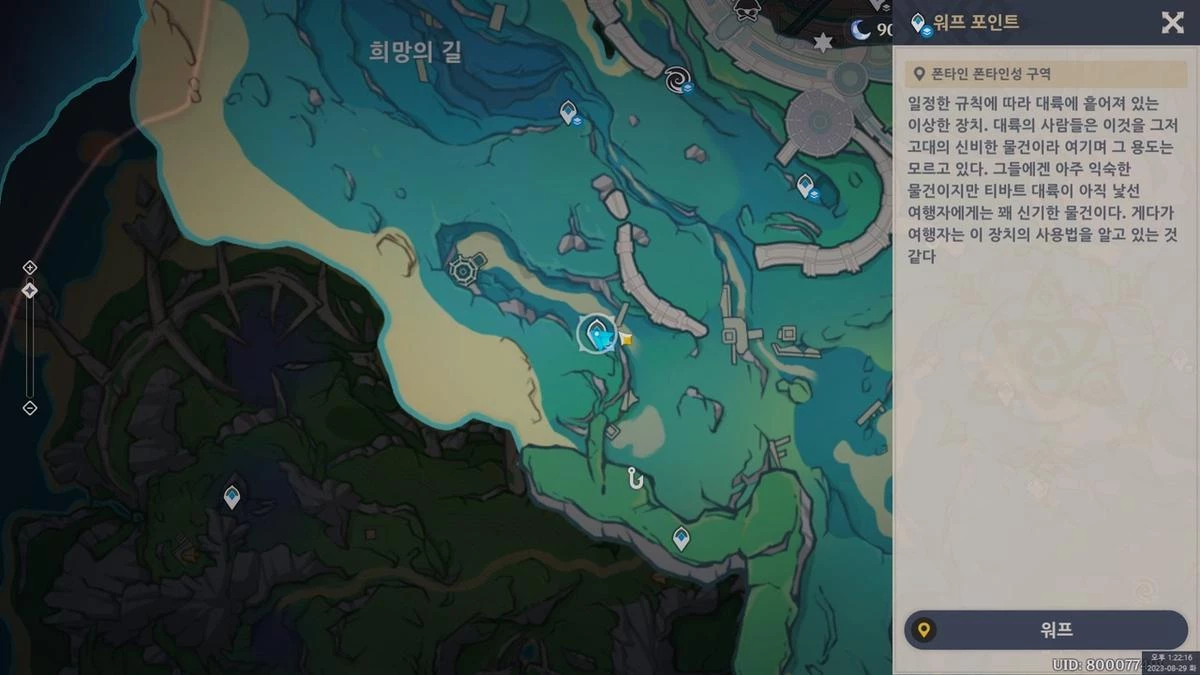Zoom in the map with the plus button
The height and width of the screenshot is (675, 1200).
(x=29, y=267)
